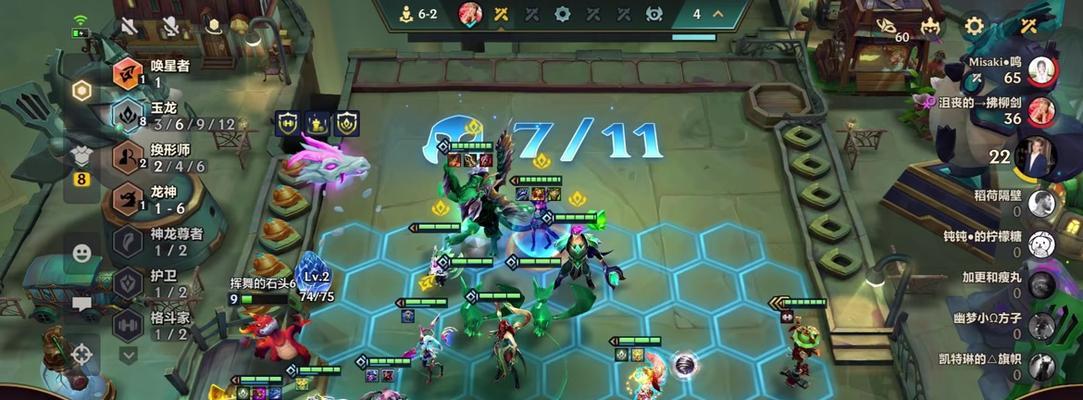This screenshot has width=1083, height=400.
Task: View Misaki•鸣's board from the player list
Action: click(x=1041, y=70)
